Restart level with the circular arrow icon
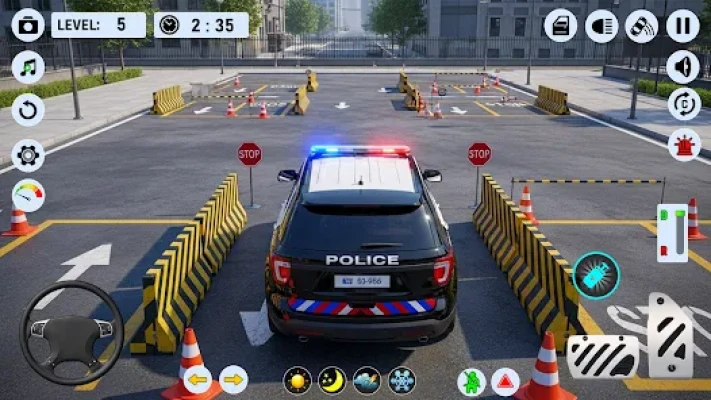This screenshot has width=711, height=400. (x=28, y=109)
